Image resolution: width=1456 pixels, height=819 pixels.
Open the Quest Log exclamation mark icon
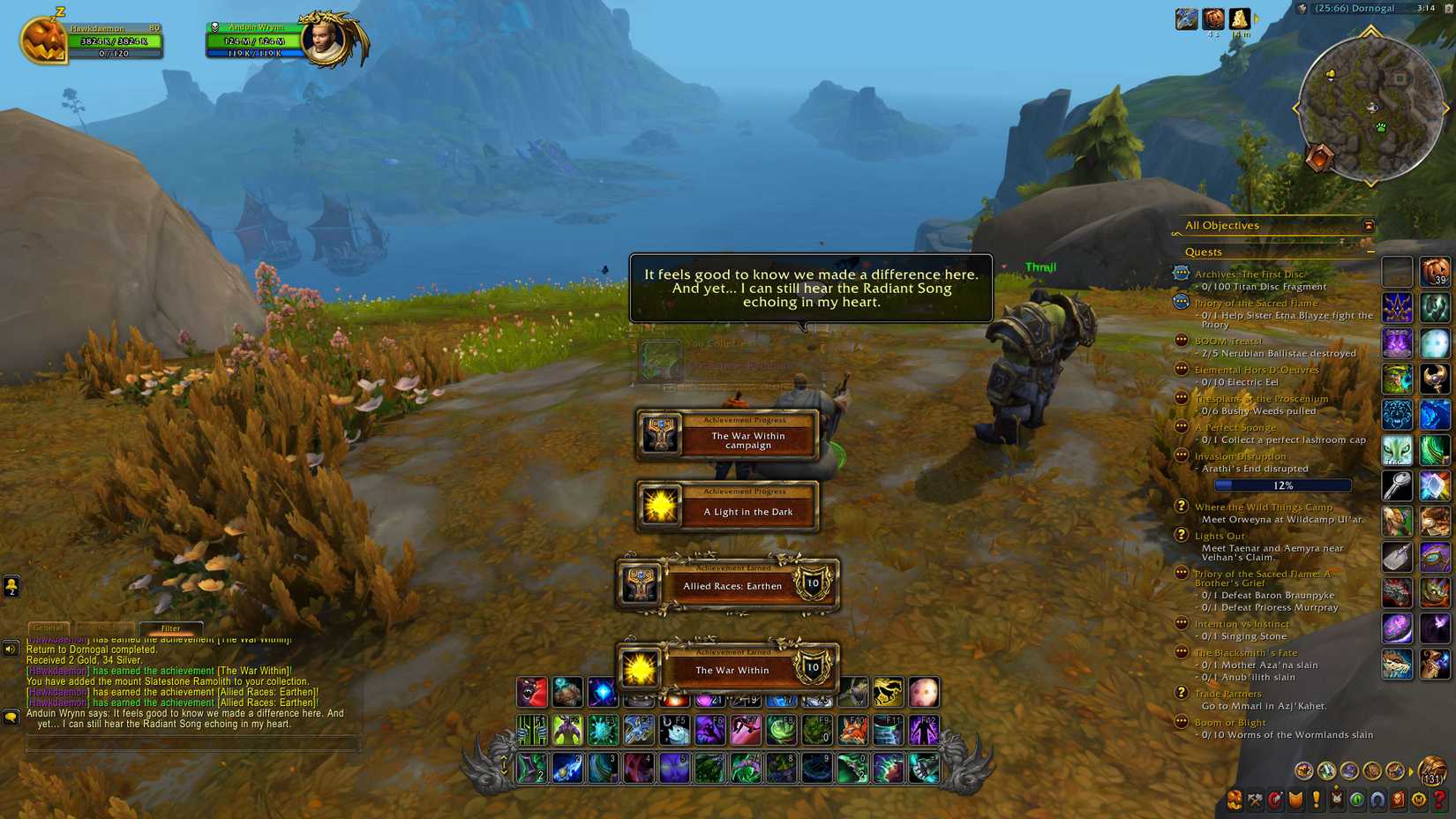[x=1316, y=800]
